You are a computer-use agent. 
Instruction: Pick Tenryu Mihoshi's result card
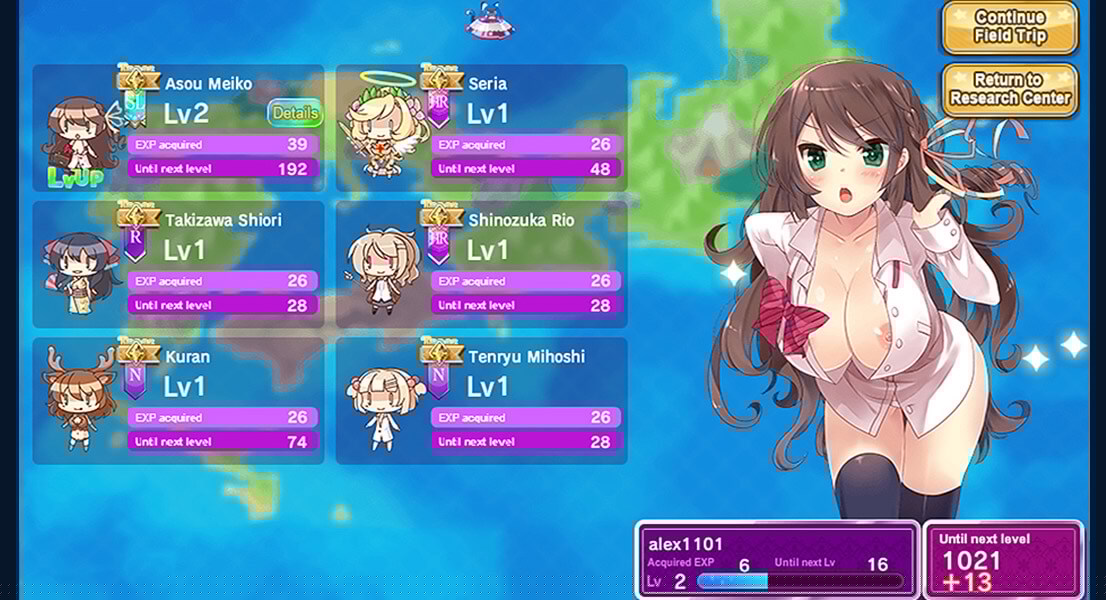481,400
